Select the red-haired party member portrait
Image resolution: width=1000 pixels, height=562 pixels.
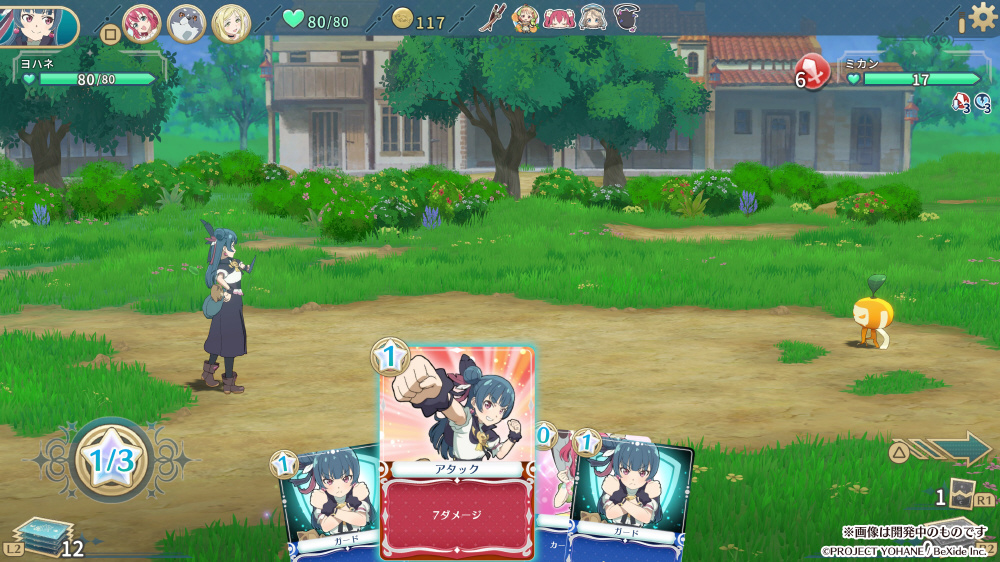[x=142, y=22]
